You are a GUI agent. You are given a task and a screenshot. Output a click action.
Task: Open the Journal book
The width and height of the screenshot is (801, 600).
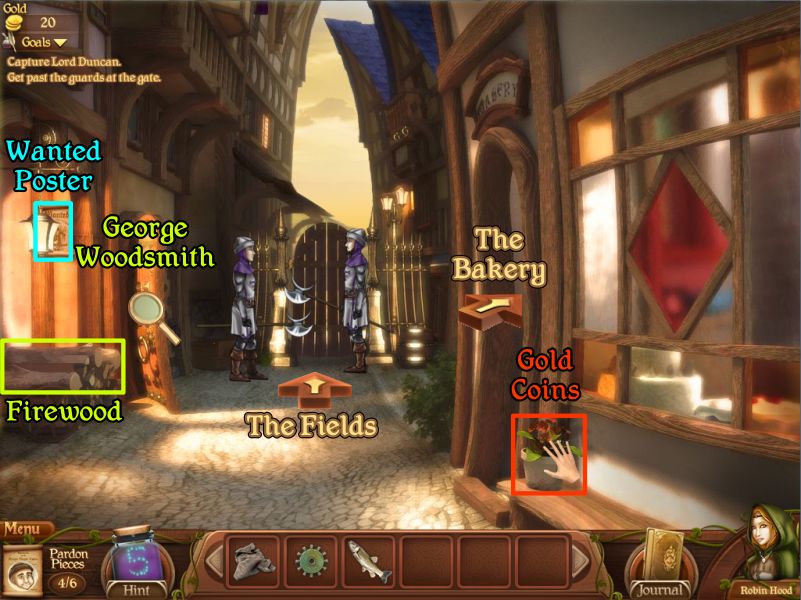point(661,563)
